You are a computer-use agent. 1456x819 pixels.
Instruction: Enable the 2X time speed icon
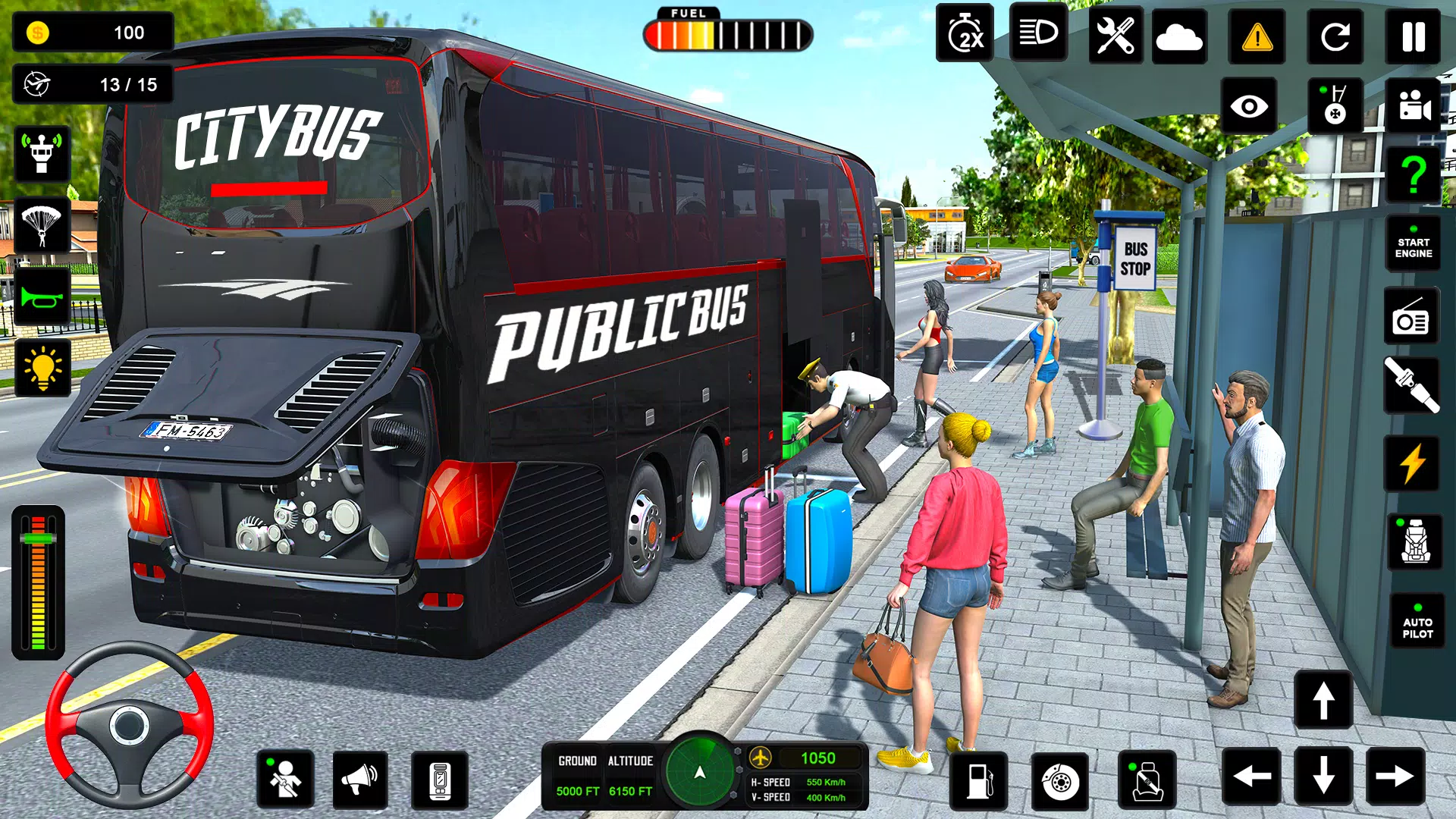[965, 33]
